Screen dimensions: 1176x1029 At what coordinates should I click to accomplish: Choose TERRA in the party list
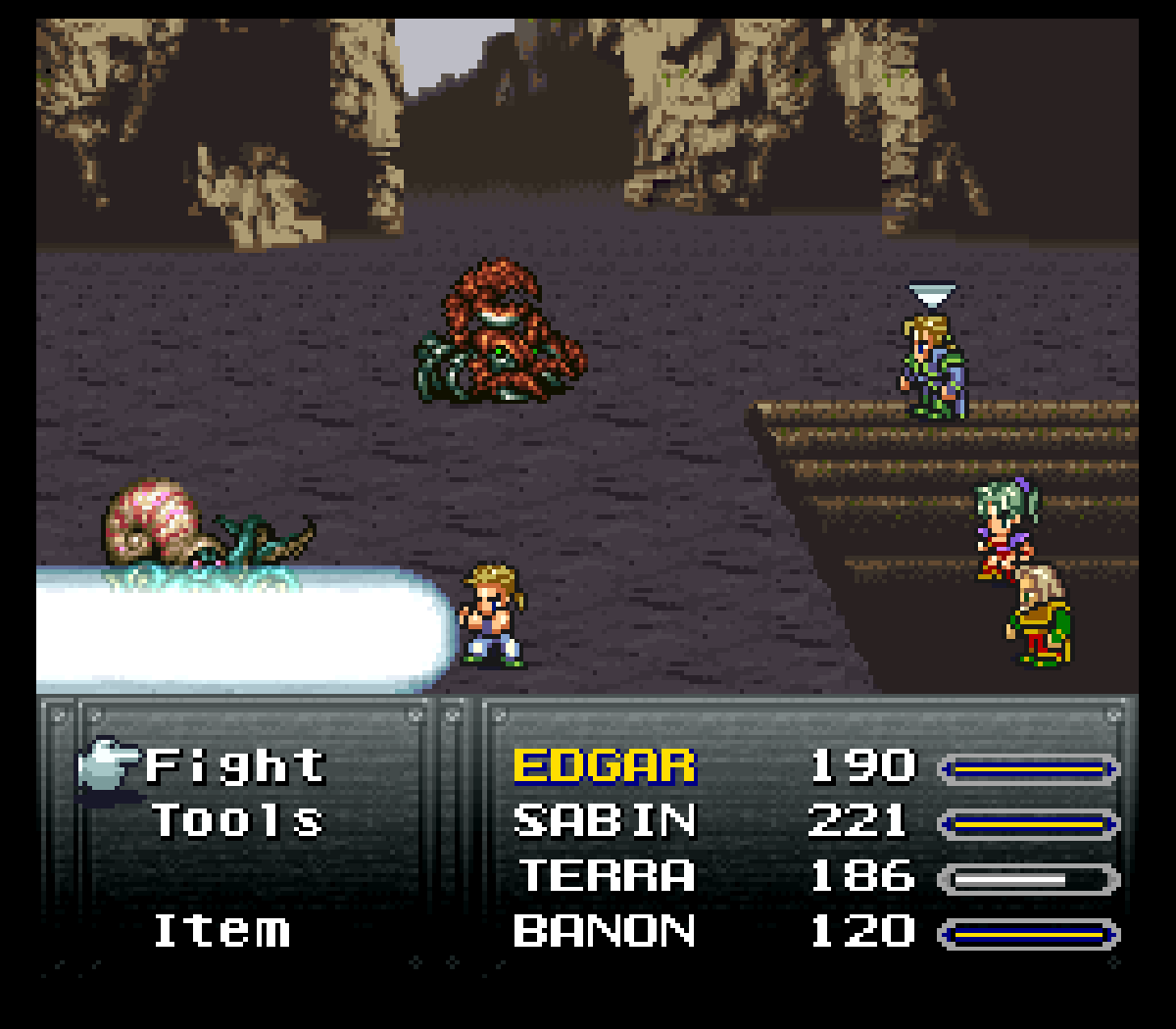click(605, 876)
